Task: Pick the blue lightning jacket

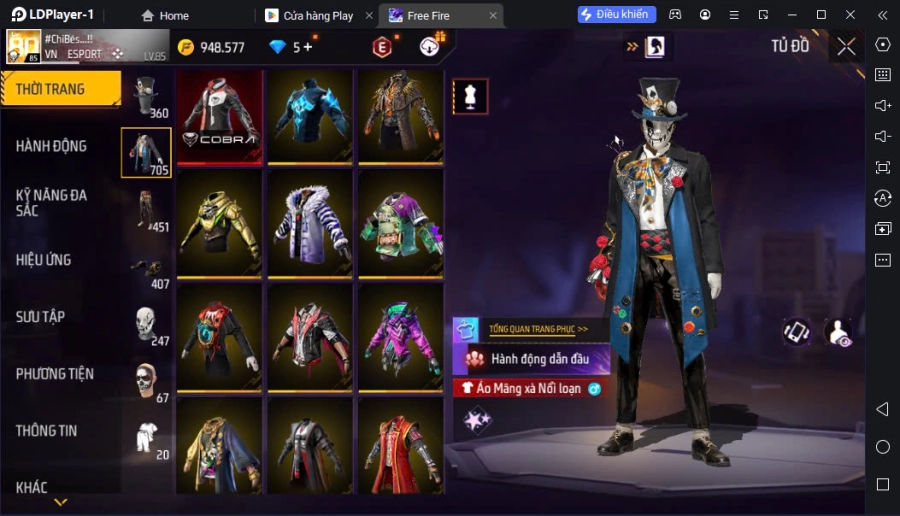Action: click(x=310, y=116)
